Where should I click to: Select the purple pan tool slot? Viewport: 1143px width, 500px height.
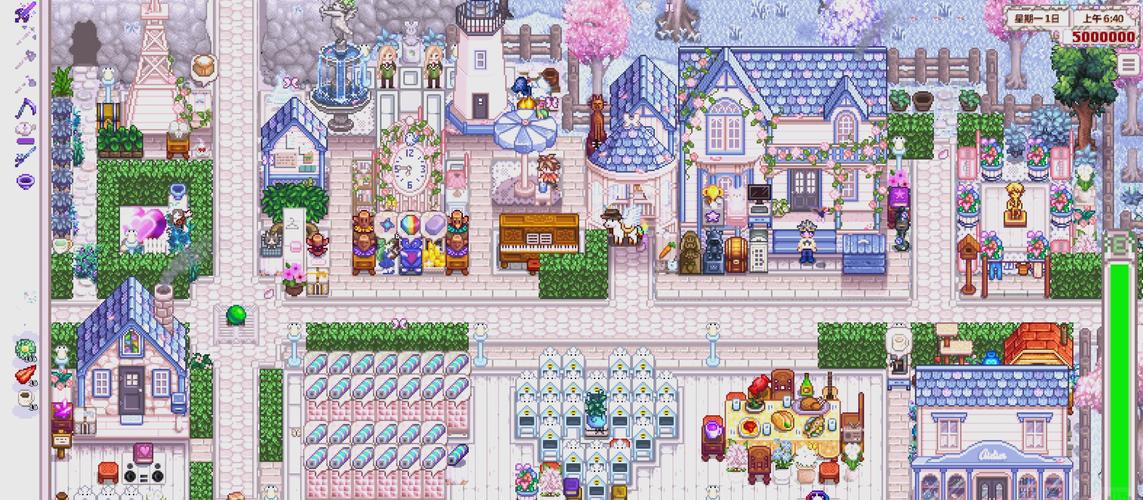pos(25,181)
